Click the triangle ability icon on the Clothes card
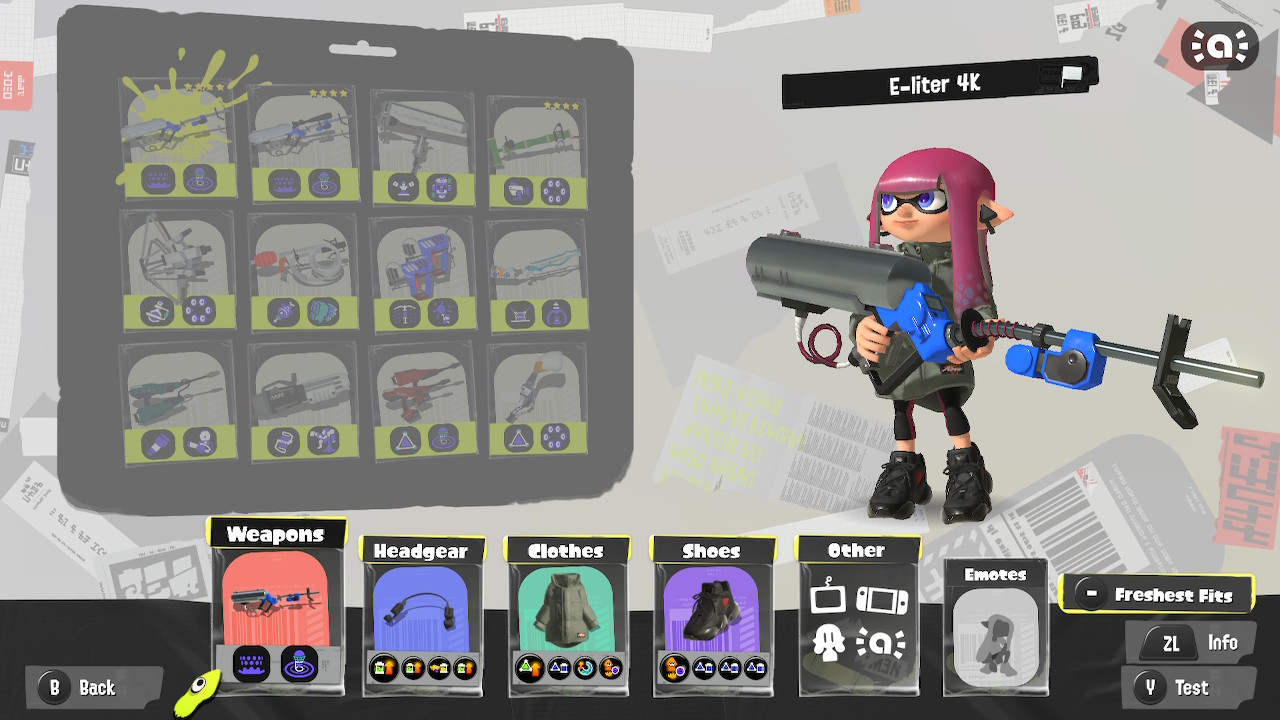1280x720 pixels. point(527,670)
